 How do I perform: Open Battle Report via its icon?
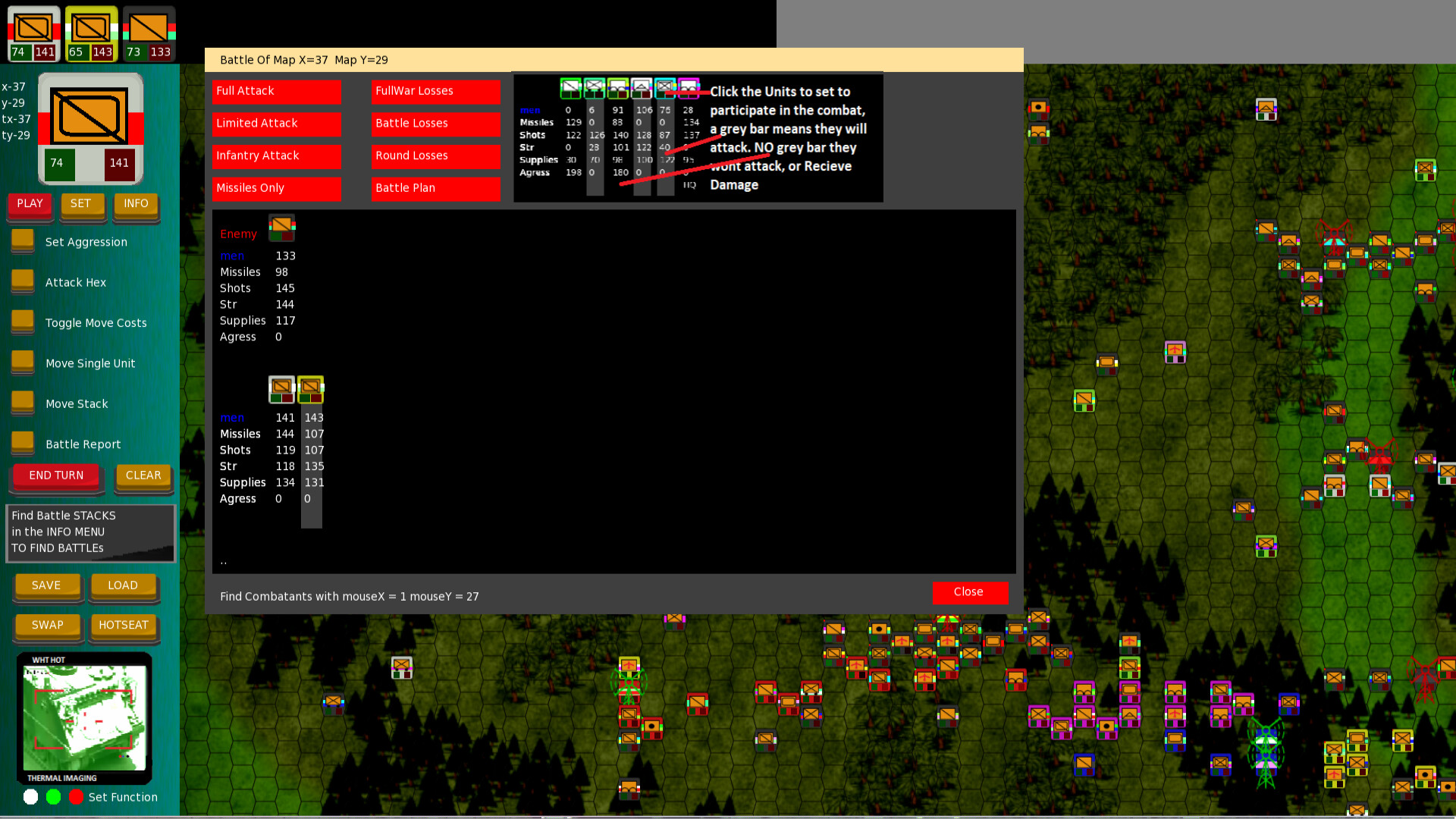(22, 442)
